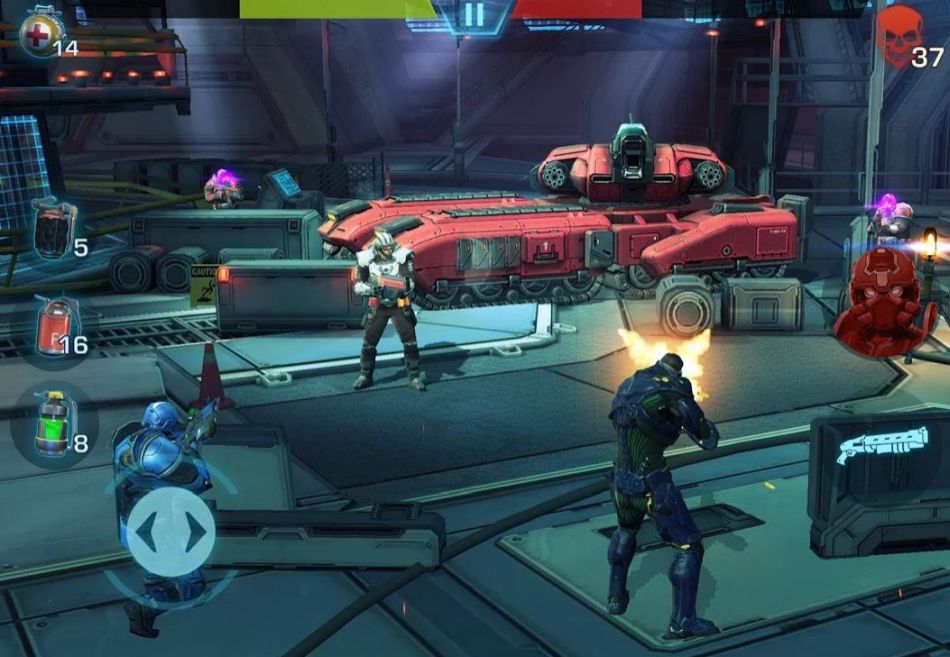This screenshot has width=950, height=657.
Task: Pause the game with the top button
Action: tap(474, 14)
